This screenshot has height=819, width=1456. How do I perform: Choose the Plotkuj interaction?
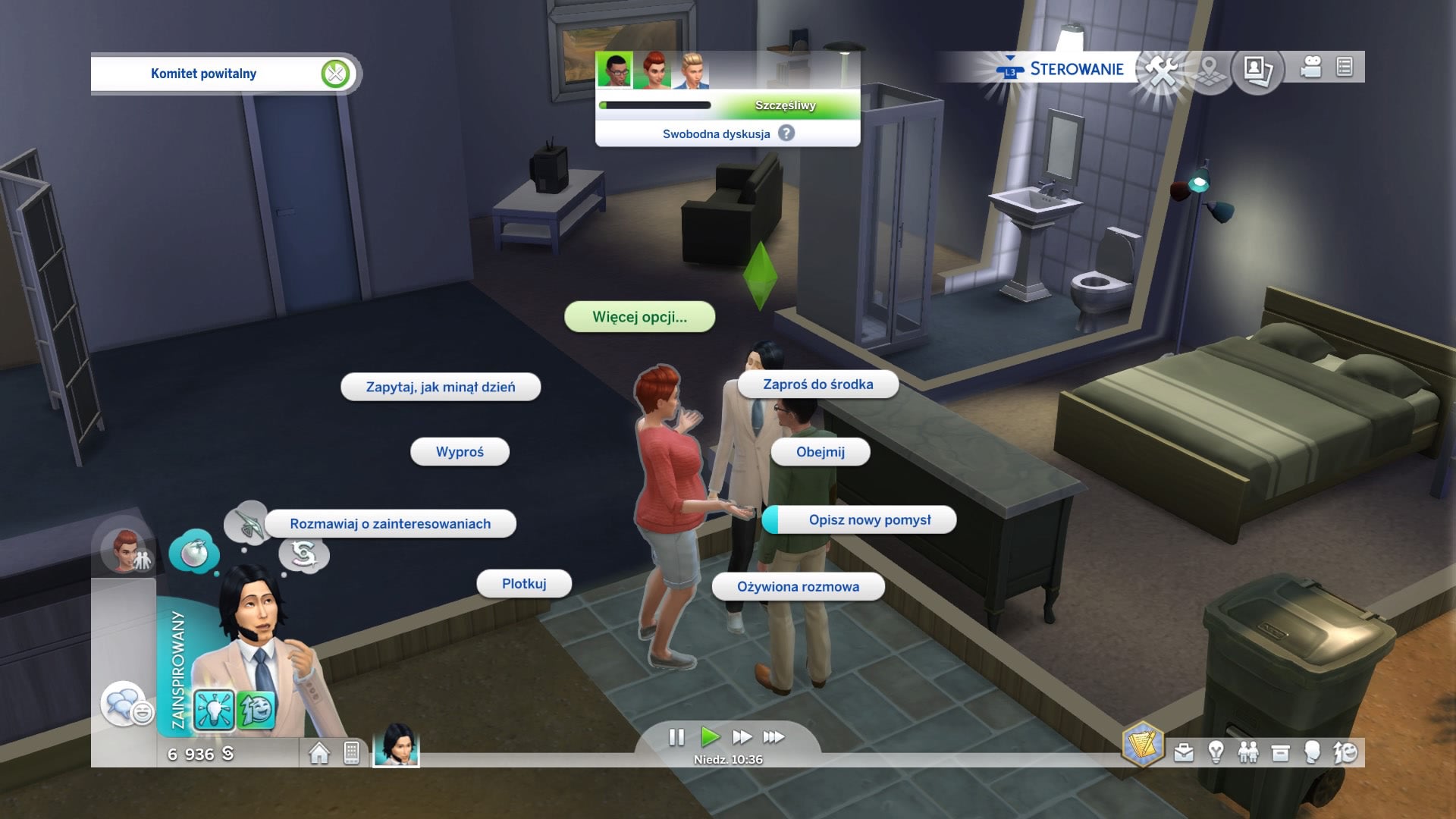point(525,584)
